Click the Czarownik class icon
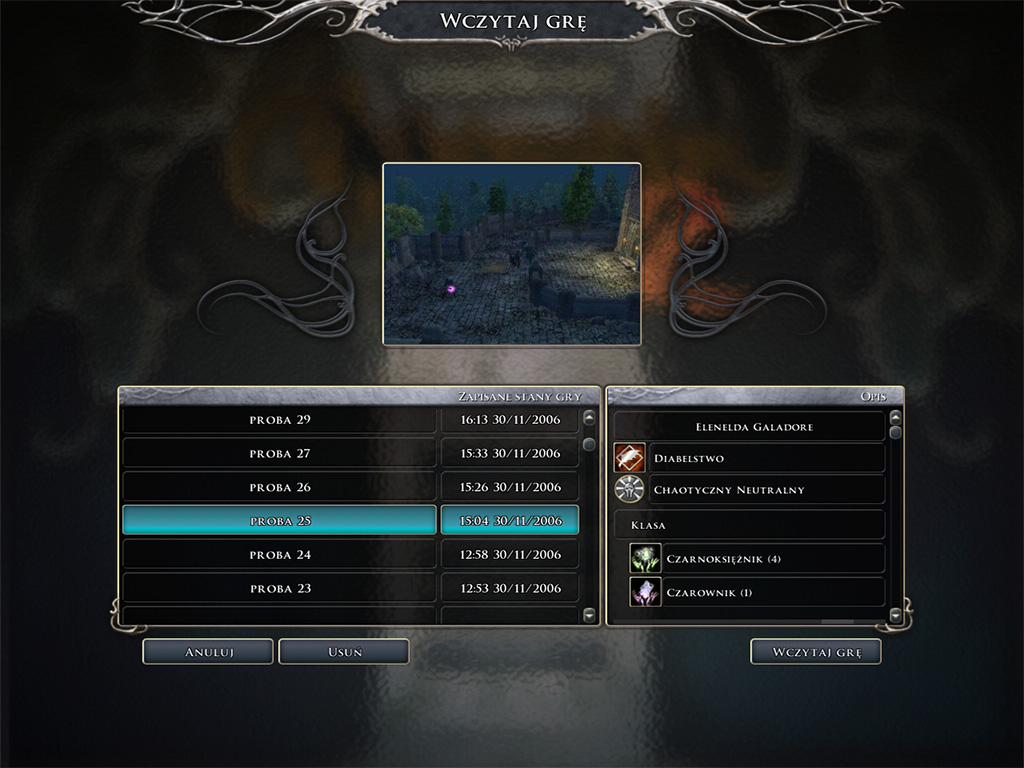The image size is (1024, 768). 645,592
